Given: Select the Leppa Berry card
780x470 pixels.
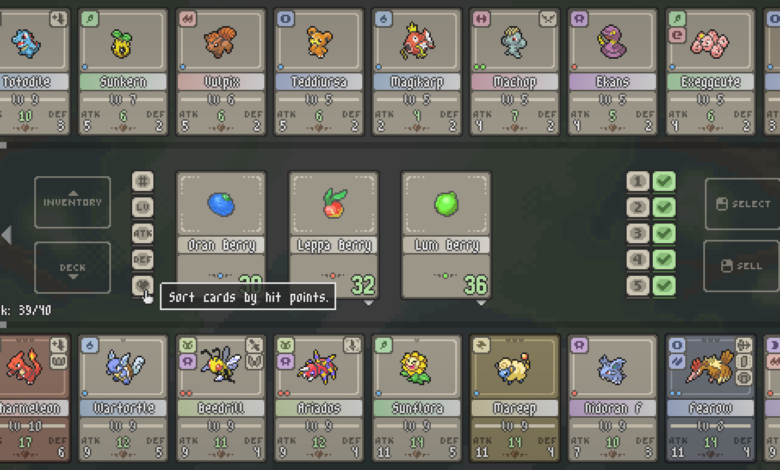Looking at the screenshot, I should pyautogui.click(x=334, y=235).
